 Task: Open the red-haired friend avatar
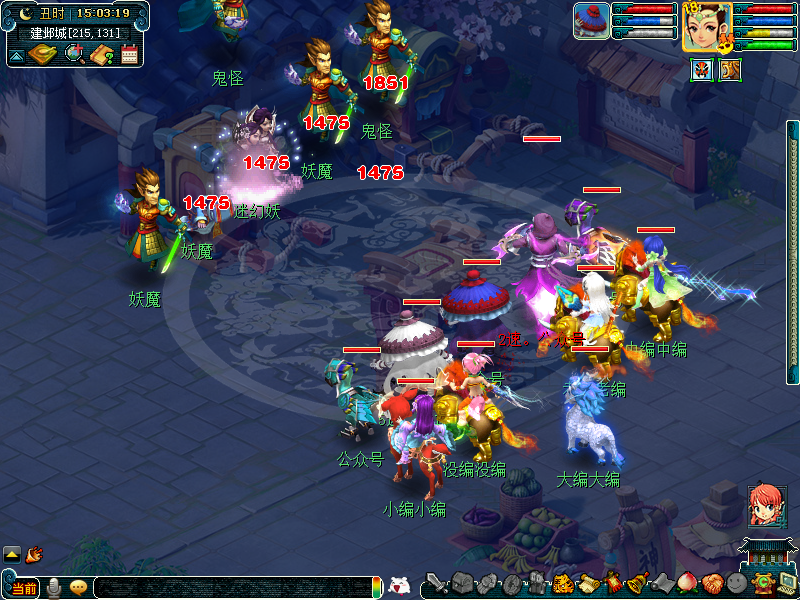point(765,506)
